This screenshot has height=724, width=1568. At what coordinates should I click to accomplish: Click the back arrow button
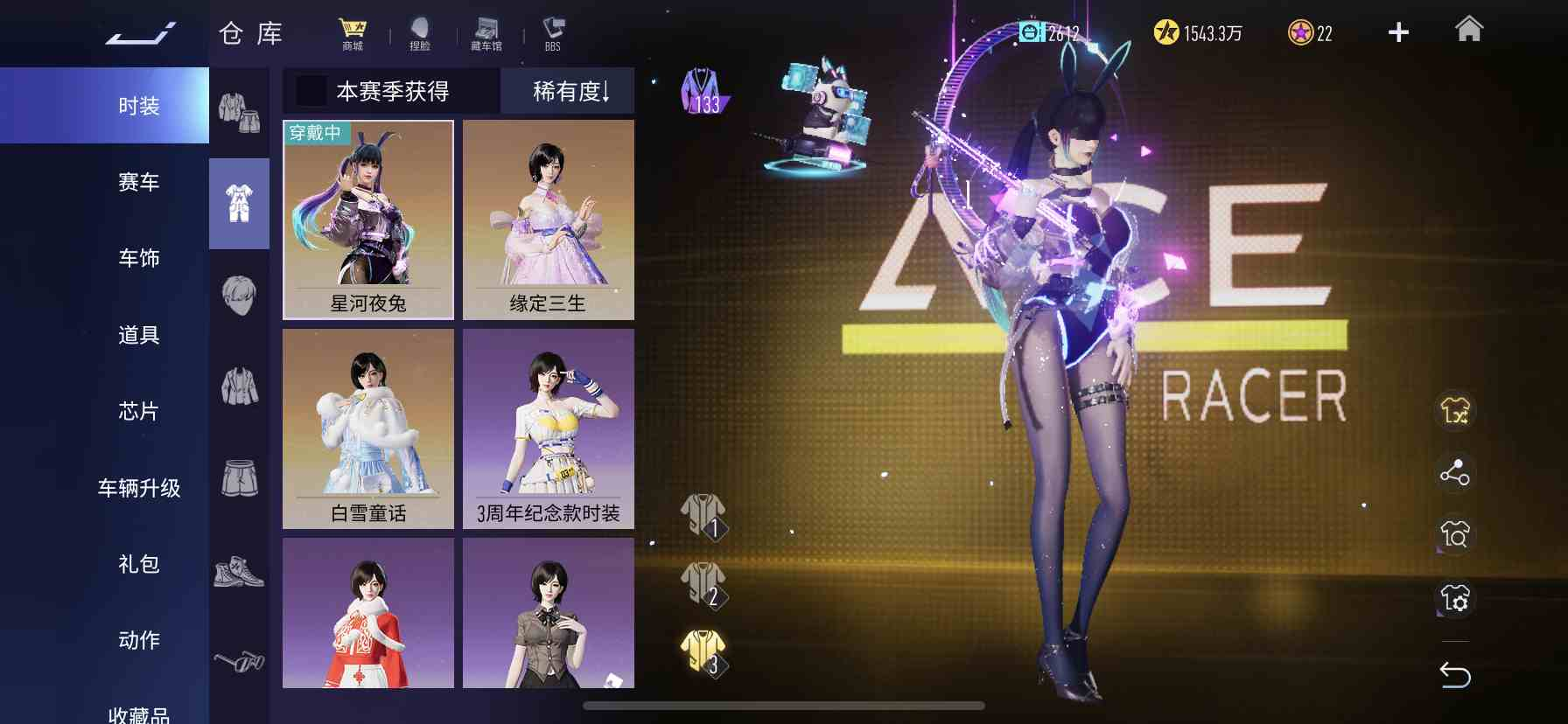pos(1455,674)
